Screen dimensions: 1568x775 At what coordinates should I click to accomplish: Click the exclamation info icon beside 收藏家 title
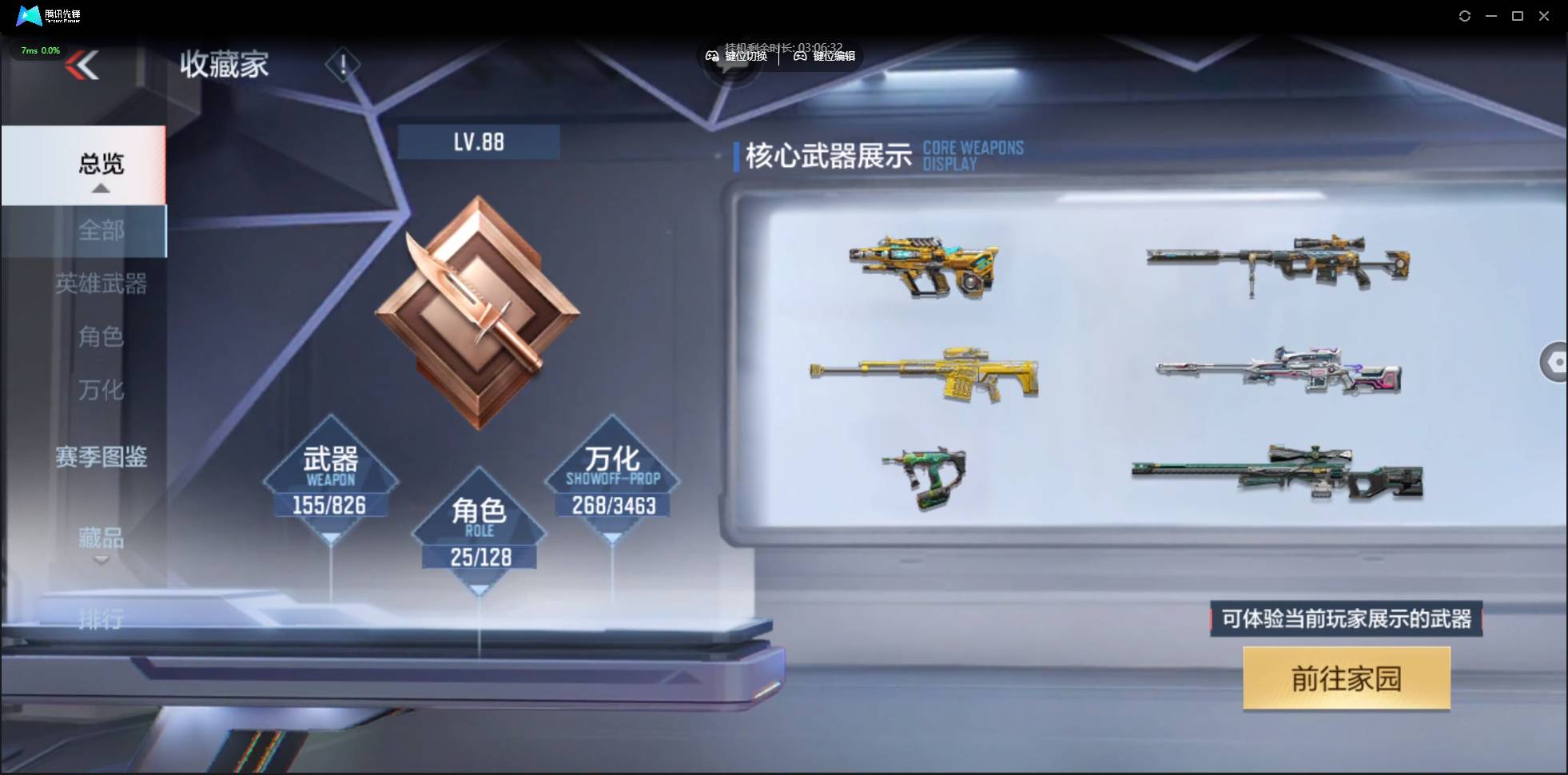coord(344,64)
